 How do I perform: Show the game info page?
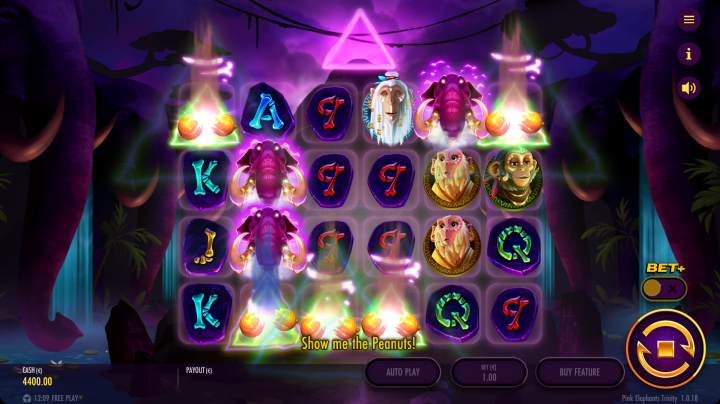click(689, 54)
